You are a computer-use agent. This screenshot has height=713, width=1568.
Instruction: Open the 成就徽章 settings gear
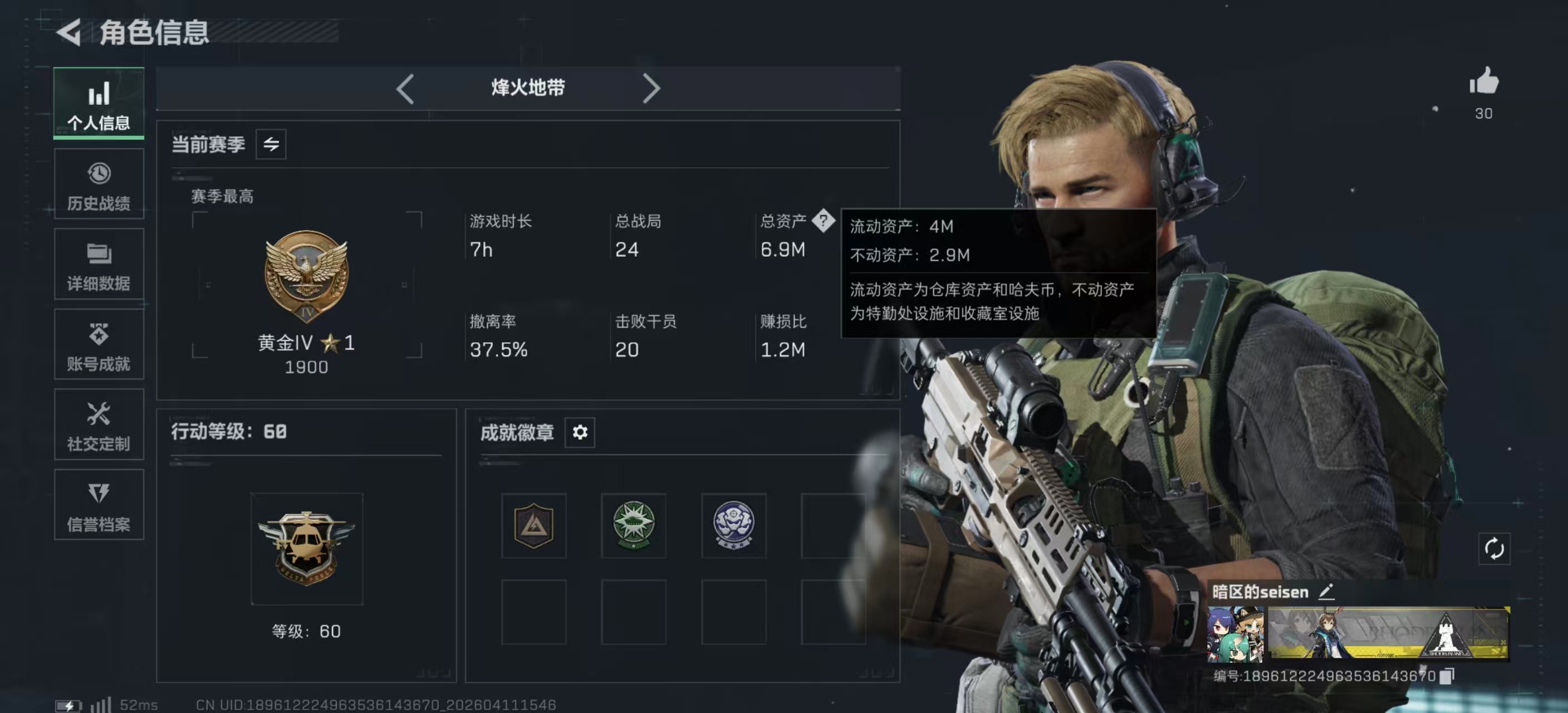click(x=580, y=432)
